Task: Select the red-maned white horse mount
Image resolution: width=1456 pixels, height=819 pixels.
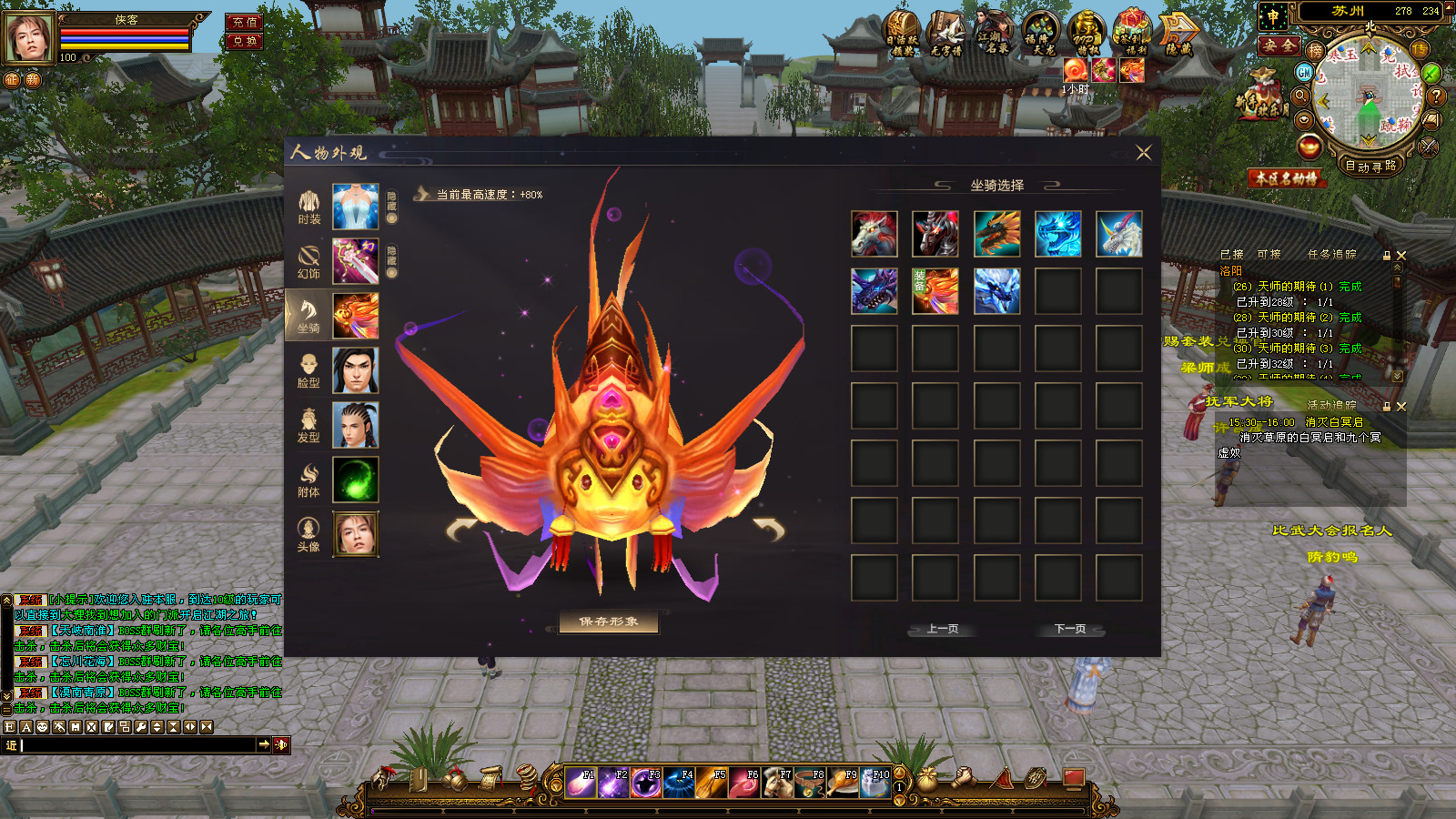Action: pos(875,234)
